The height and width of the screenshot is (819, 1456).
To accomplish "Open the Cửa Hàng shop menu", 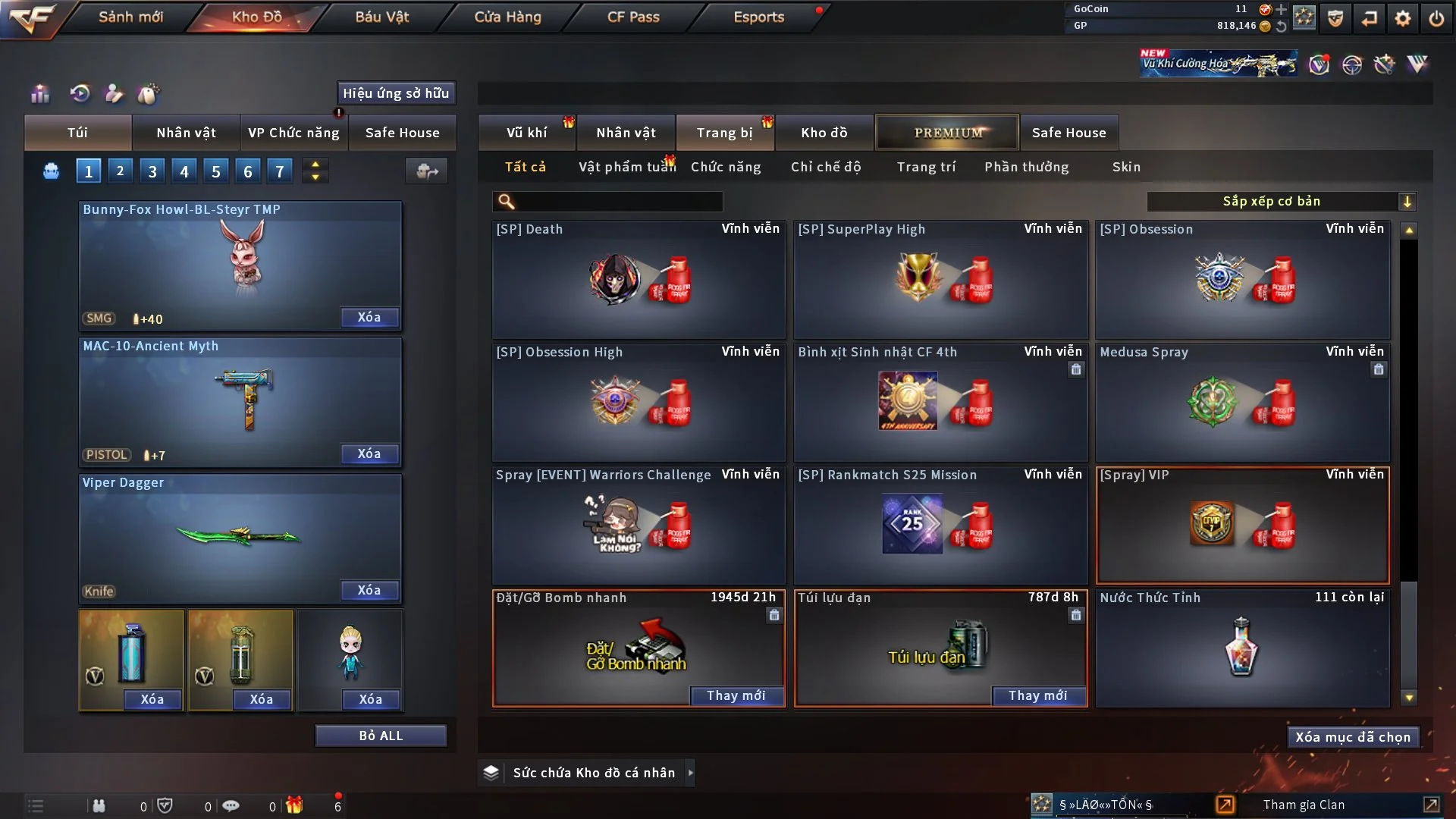I will [x=507, y=17].
